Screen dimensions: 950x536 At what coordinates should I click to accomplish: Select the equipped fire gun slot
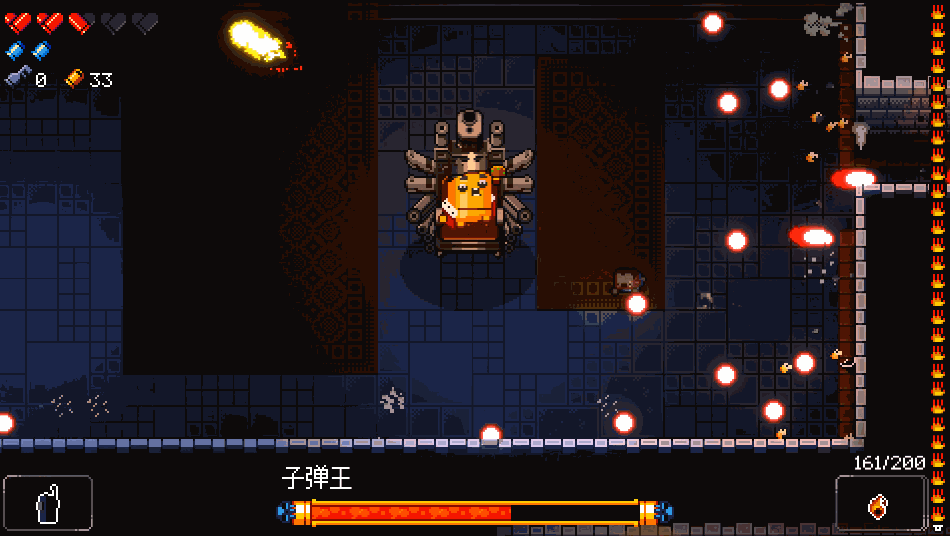(880, 503)
